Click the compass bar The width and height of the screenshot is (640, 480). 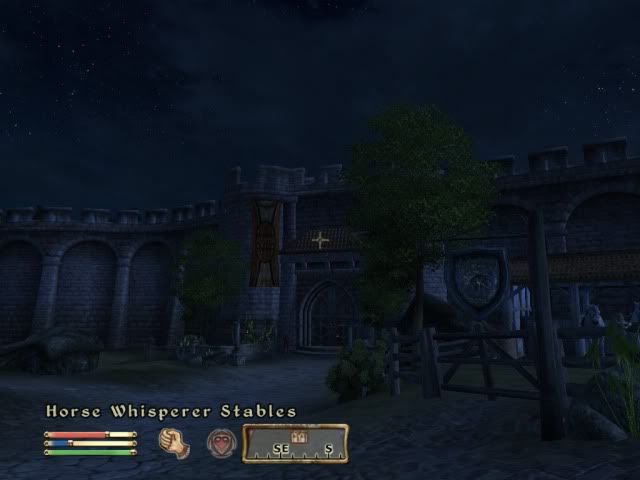(x=295, y=443)
